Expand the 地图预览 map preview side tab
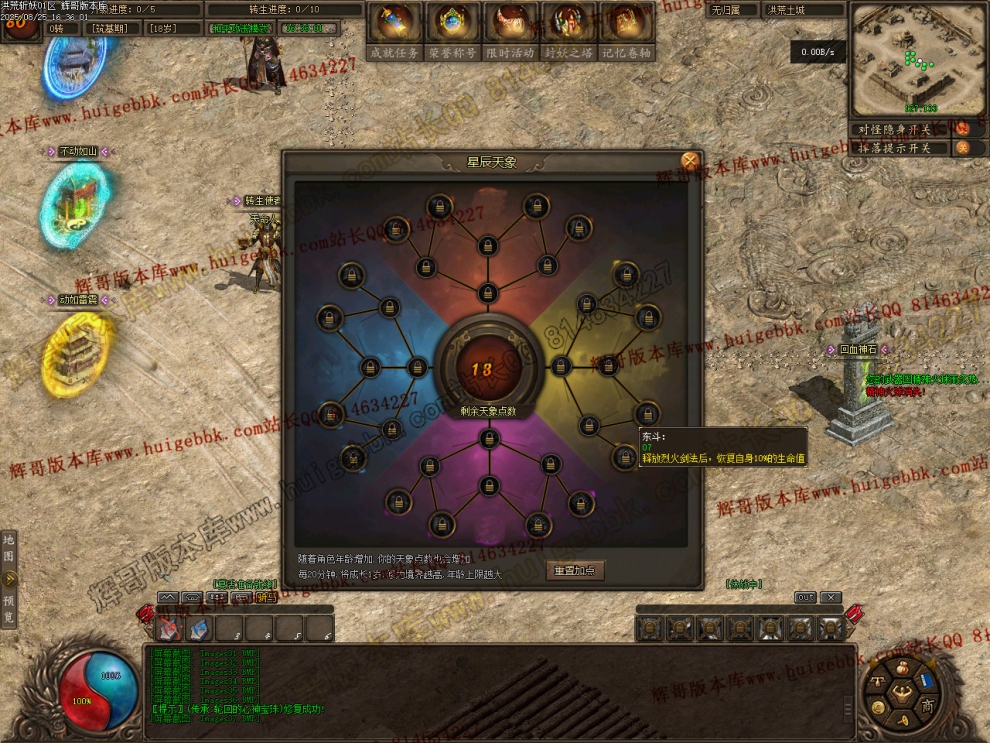 [x=9, y=578]
